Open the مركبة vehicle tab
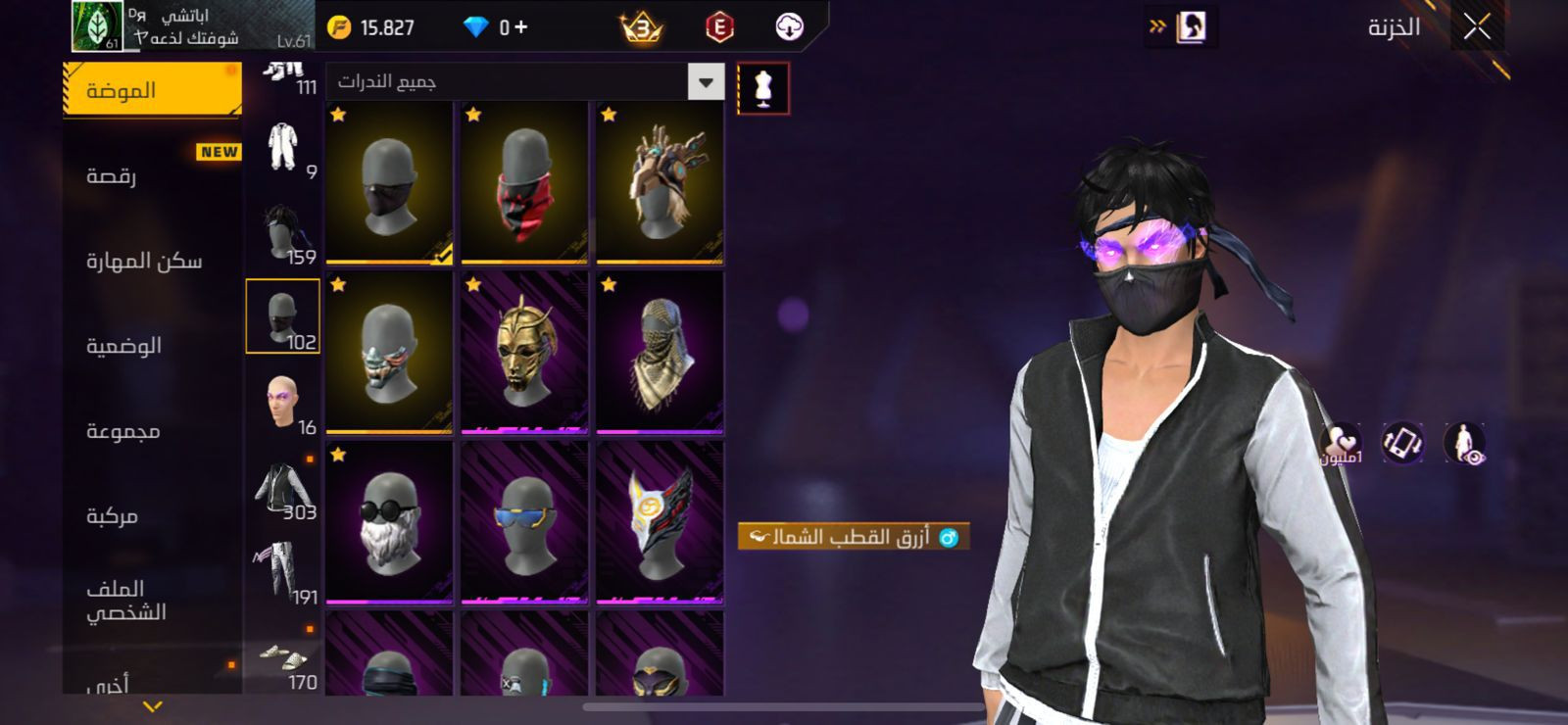 (x=112, y=516)
